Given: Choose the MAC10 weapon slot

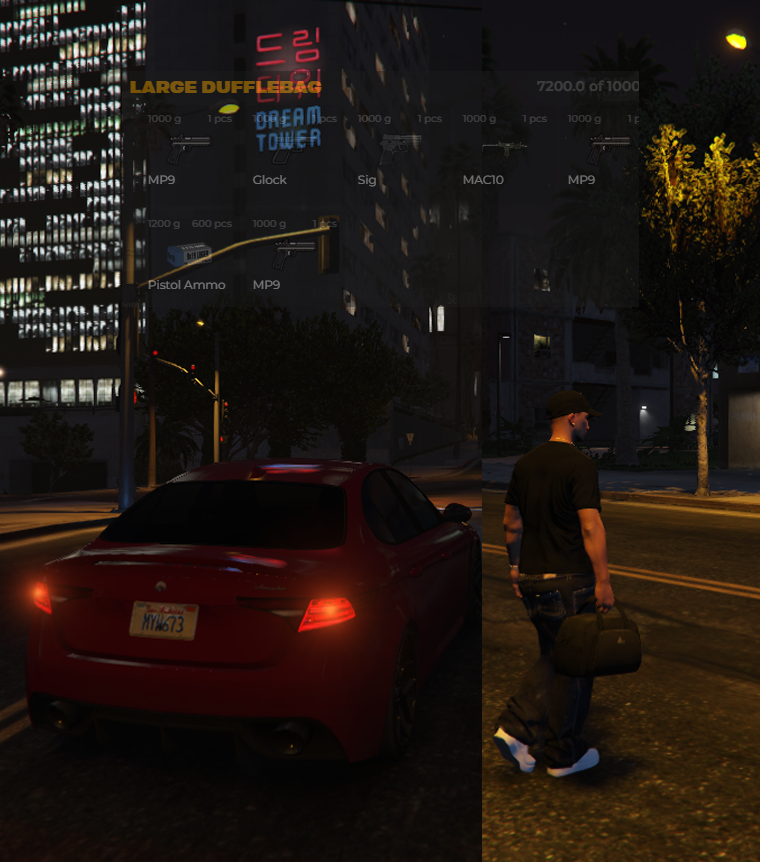Looking at the screenshot, I should point(504,149).
